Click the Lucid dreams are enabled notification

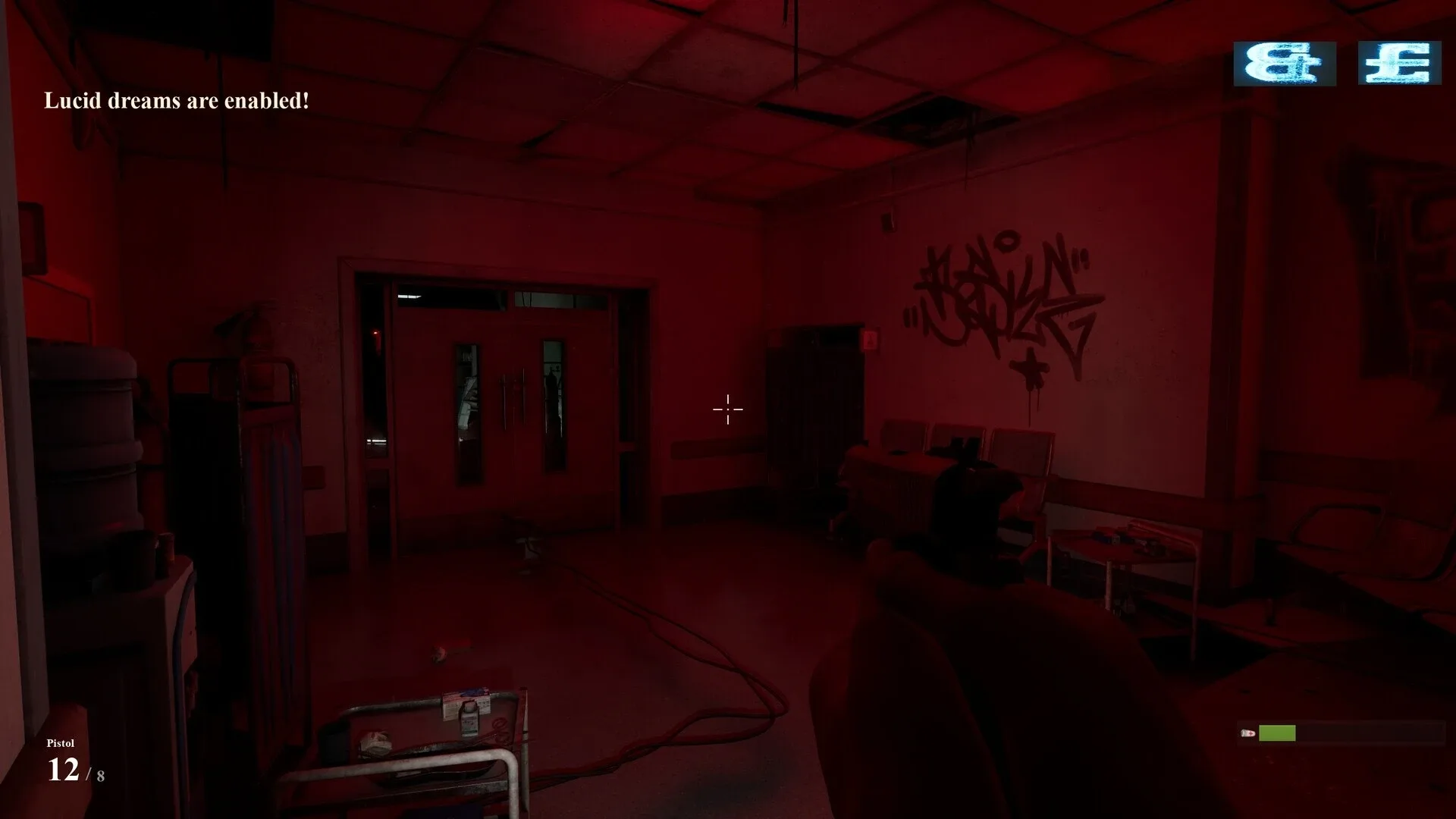176,100
